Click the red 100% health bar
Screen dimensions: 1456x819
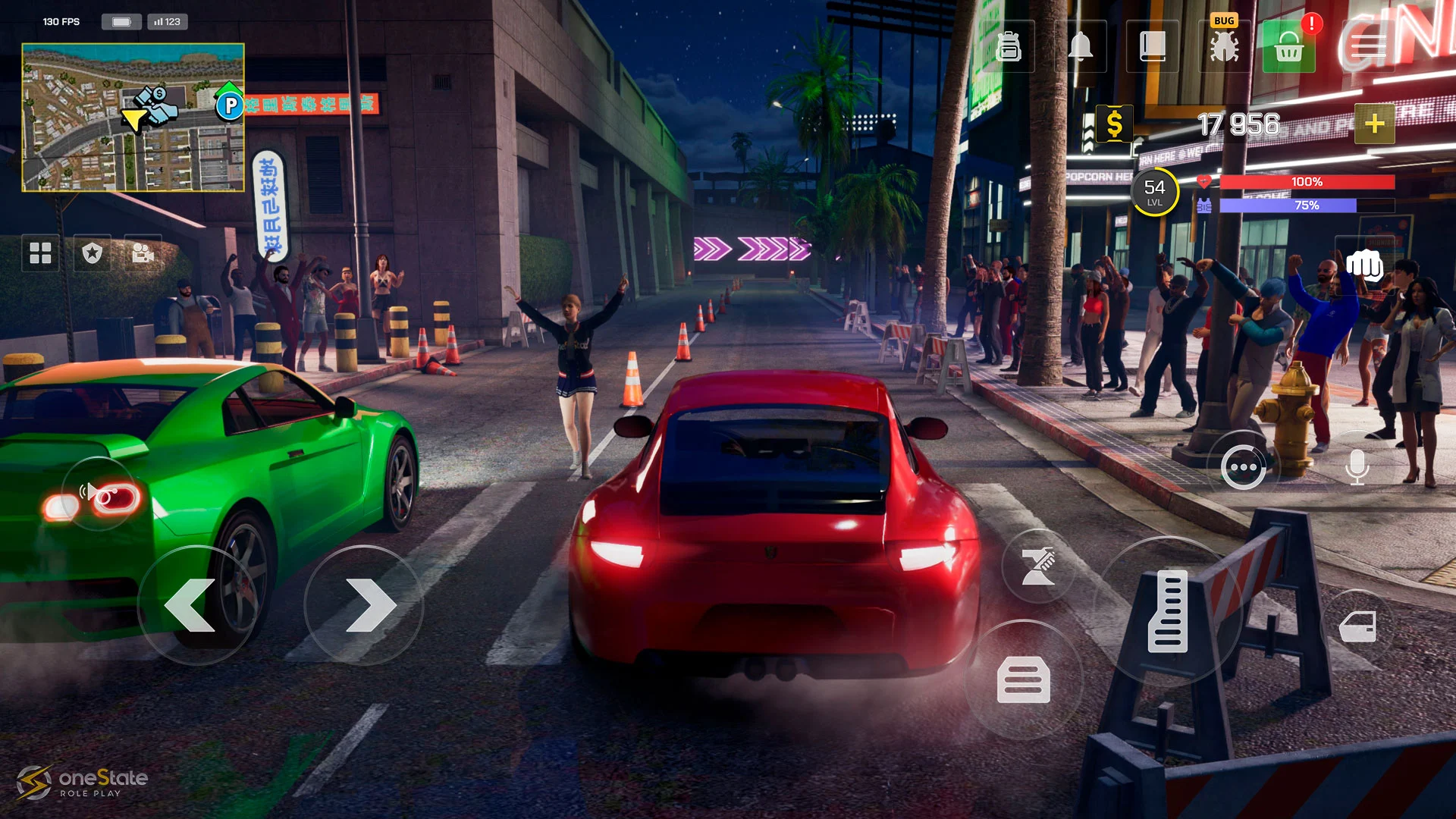coord(1310,182)
